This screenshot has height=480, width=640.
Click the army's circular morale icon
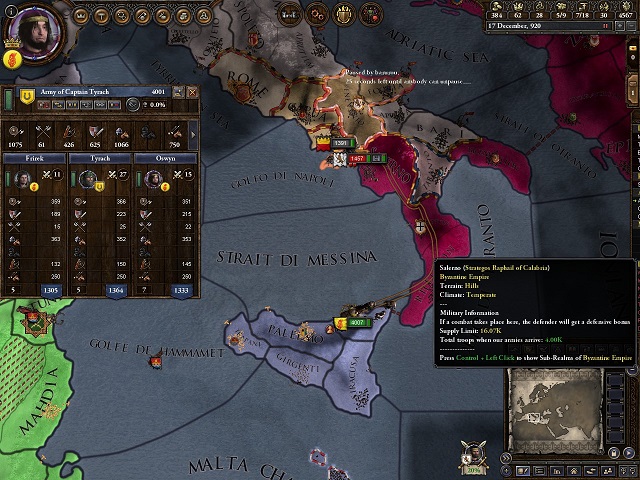coord(134,104)
